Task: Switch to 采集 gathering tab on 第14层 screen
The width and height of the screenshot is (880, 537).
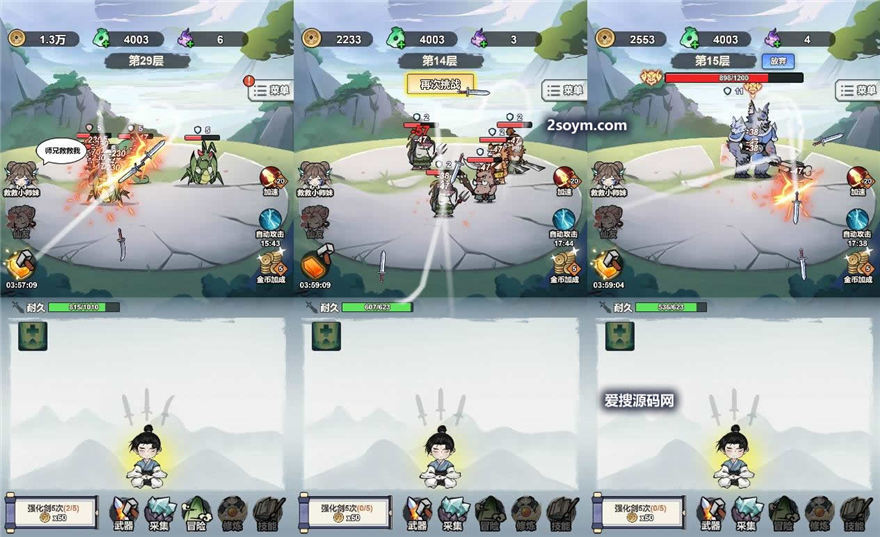Action: (x=454, y=511)
